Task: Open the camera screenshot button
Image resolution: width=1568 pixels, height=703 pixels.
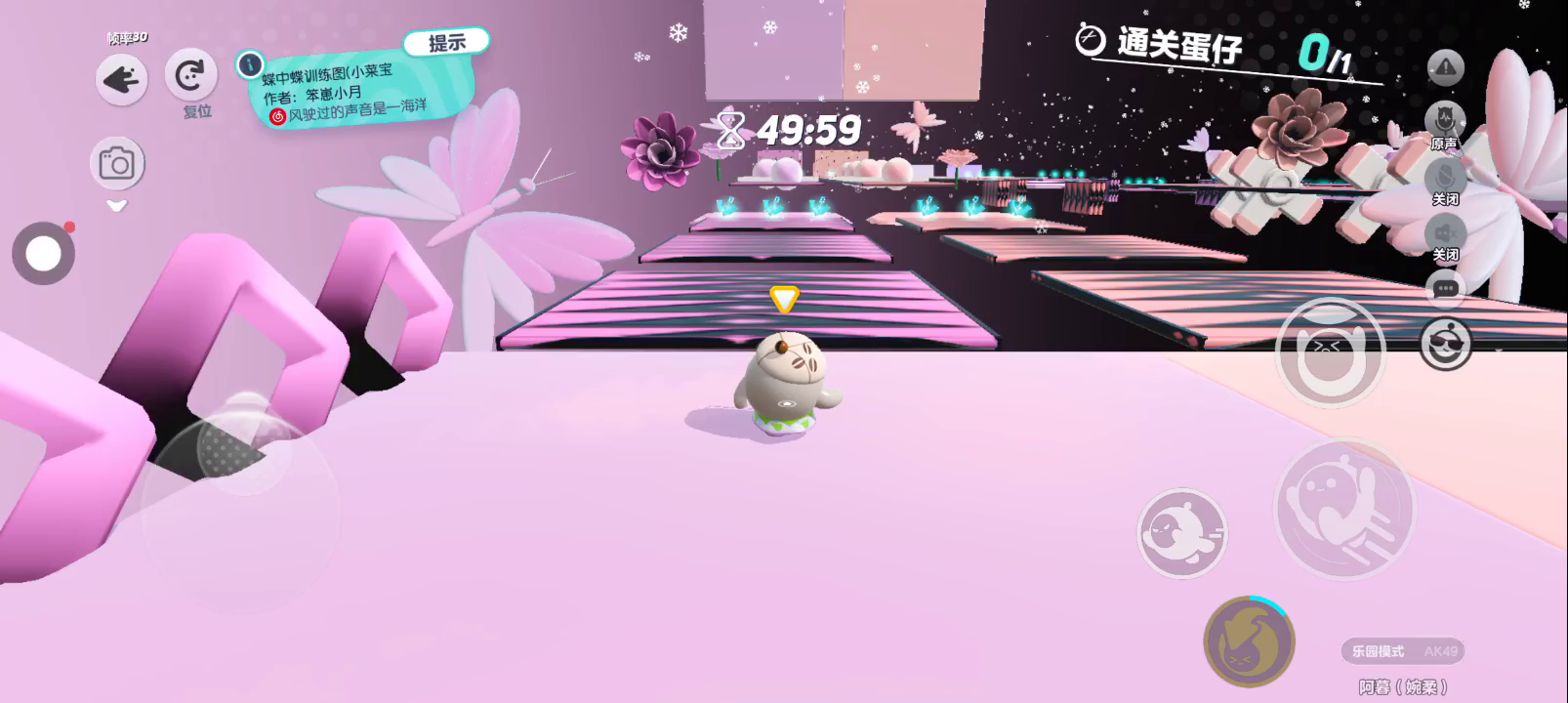Action: tap(117, 163)
